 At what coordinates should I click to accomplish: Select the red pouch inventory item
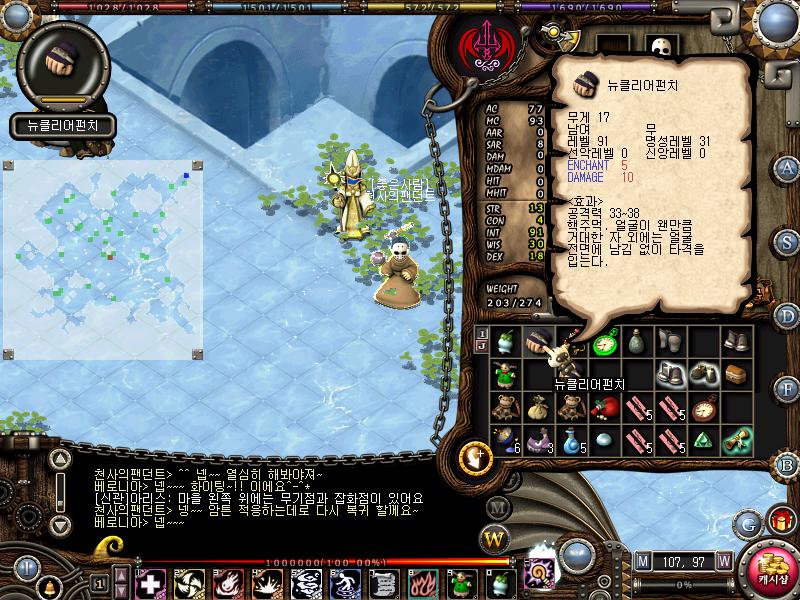(x=605, y=408)
